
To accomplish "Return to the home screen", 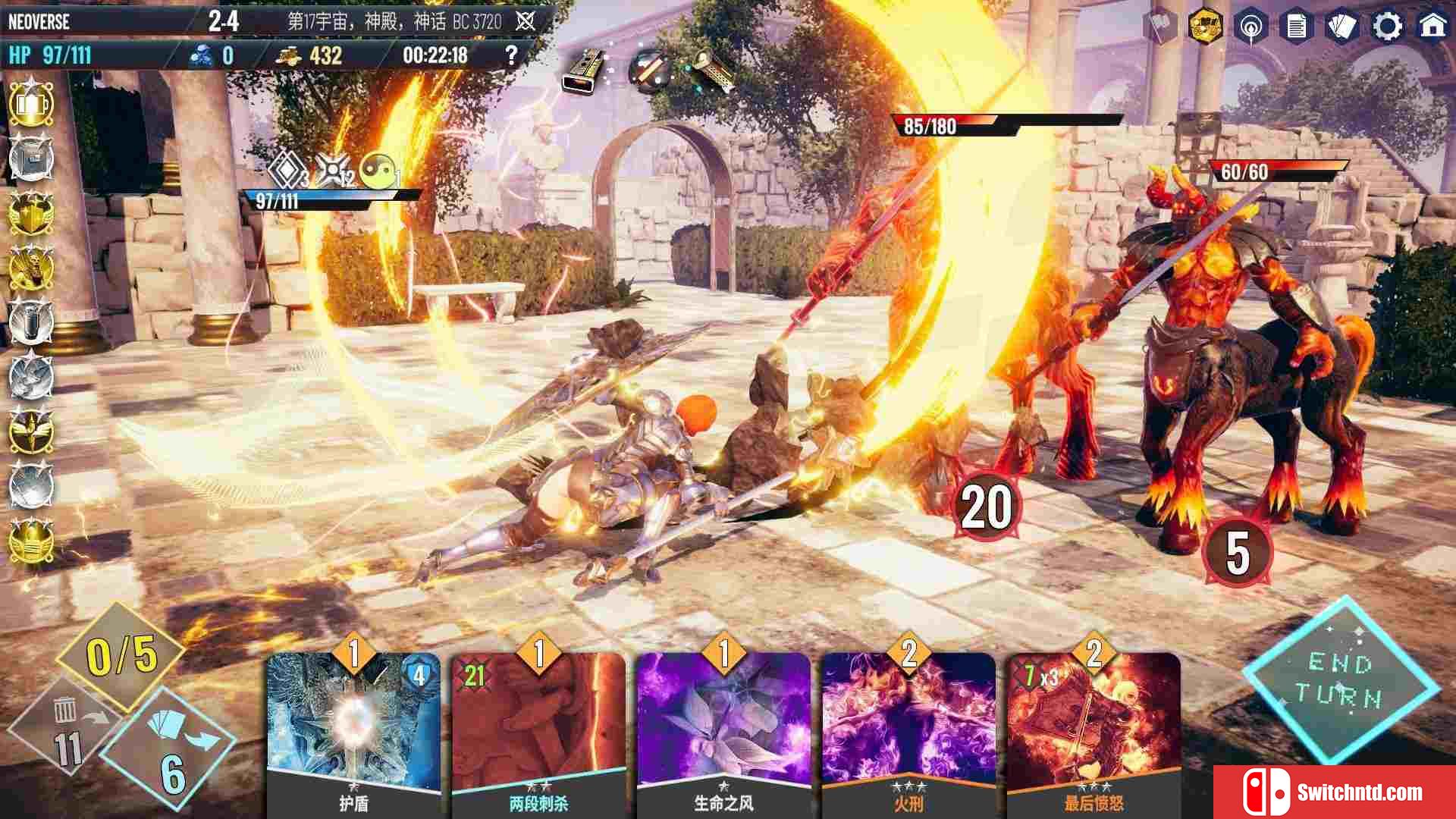I will click(x=1432, y=27).
